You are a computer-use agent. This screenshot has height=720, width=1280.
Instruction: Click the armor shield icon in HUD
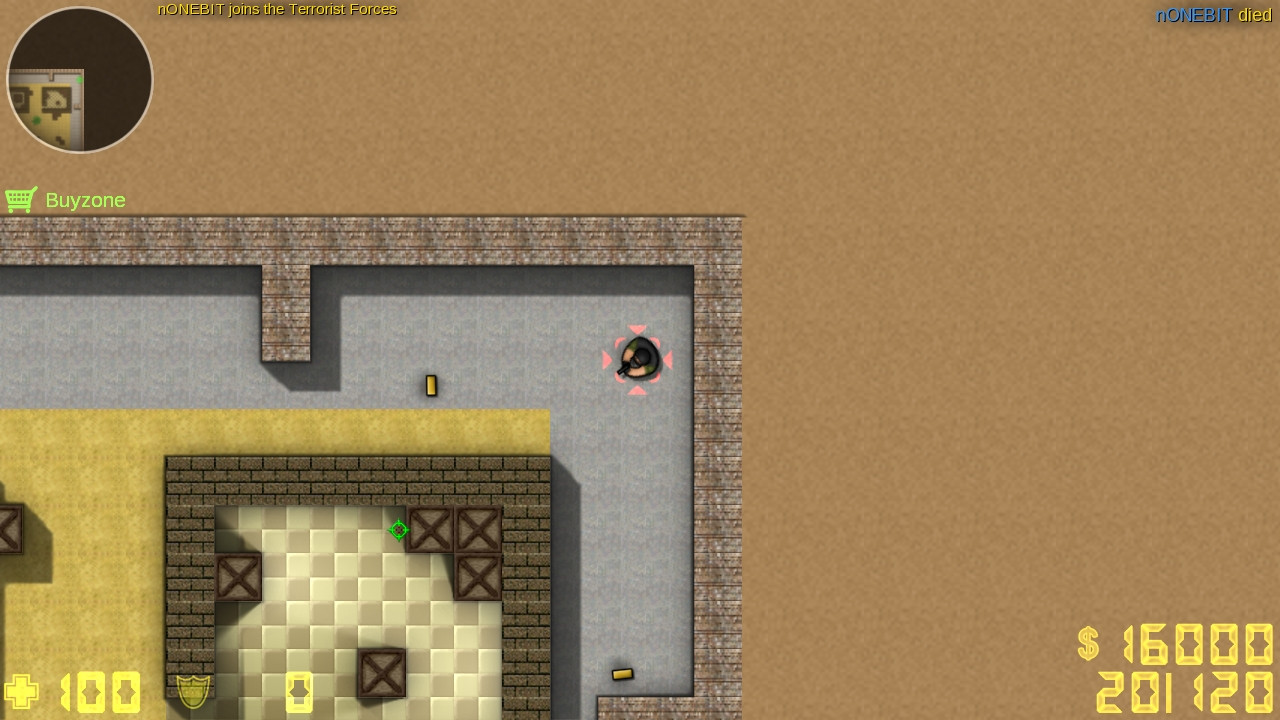click(x=192, y=692)
